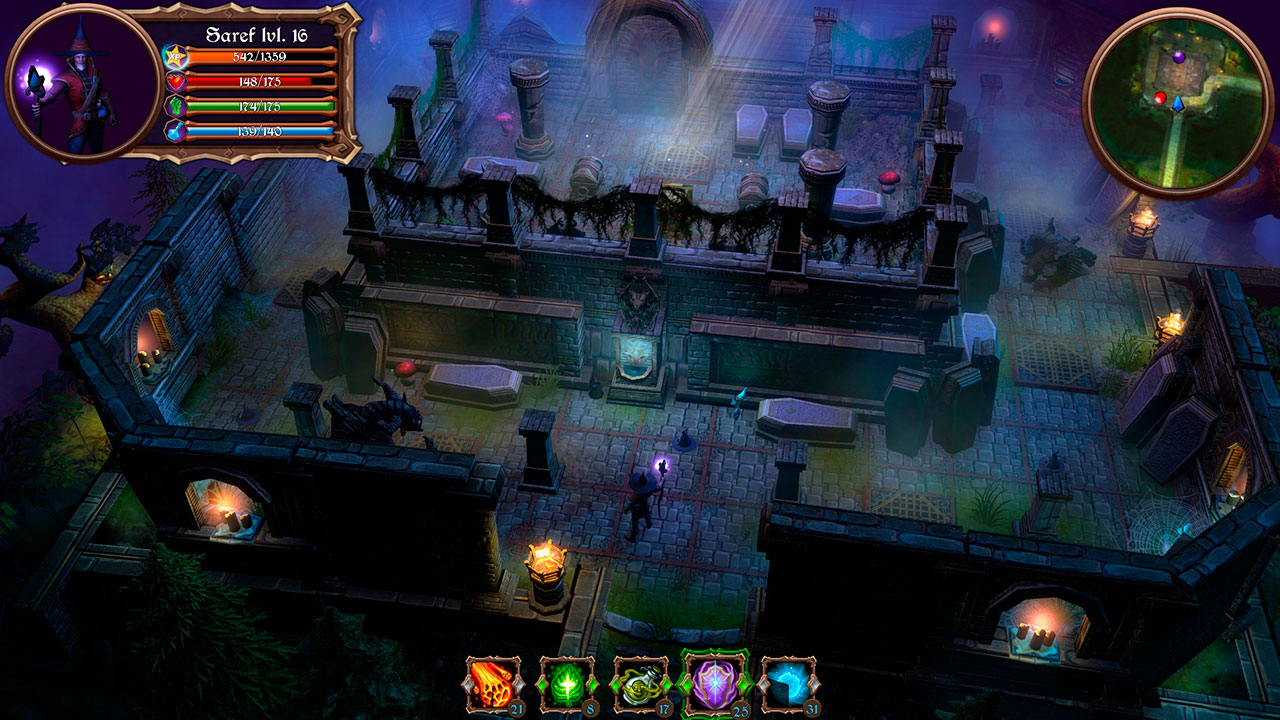
Task: Toggle the right green gem on the Shield slot
Action: pos(742,684)
